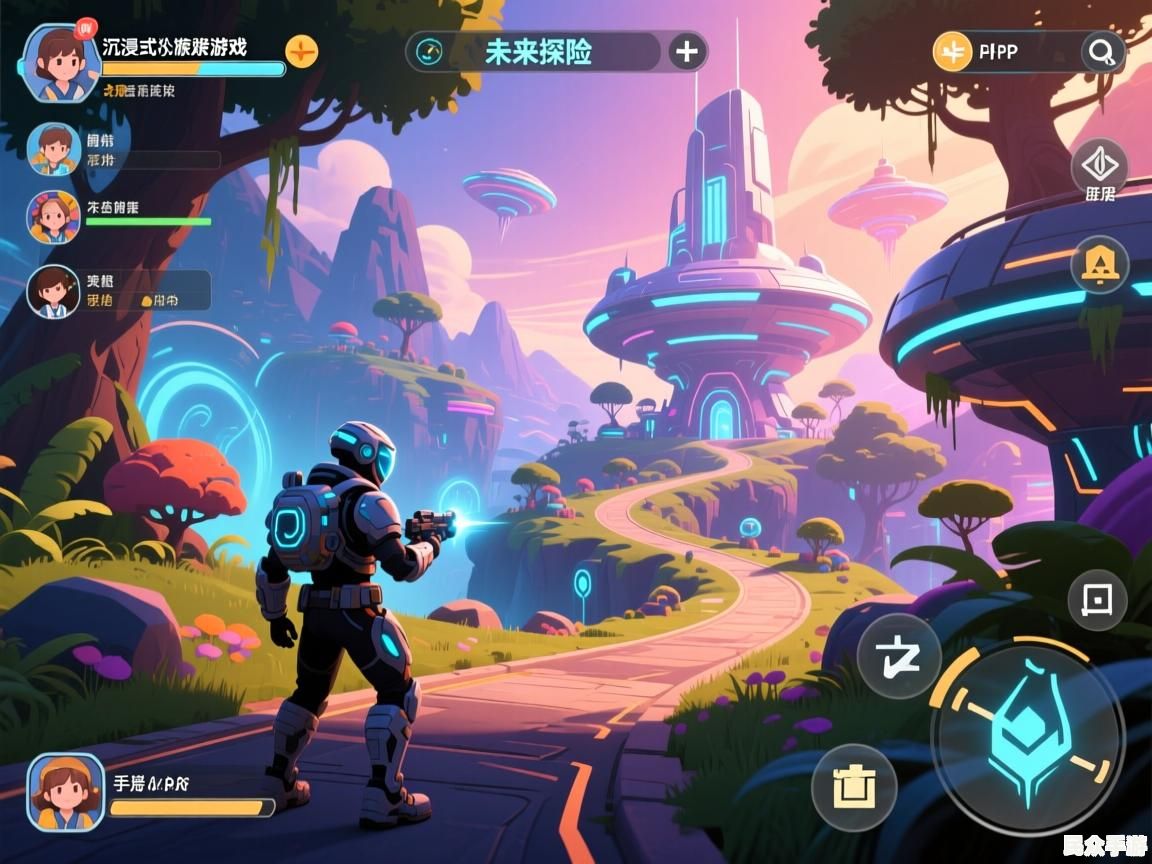Select the second party member portrait
The width and height of the screenshot is (1152, 864).
click(x=54, y=150)
